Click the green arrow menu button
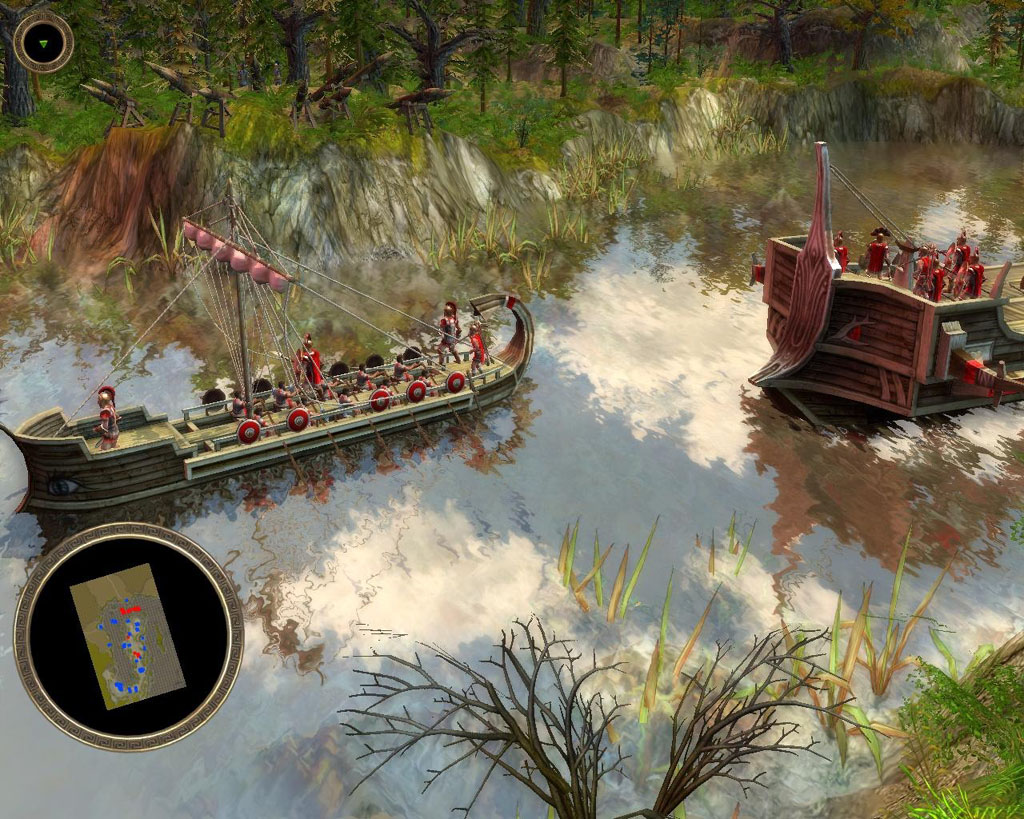The image size is (1024, 819). (x=43, y=42)
